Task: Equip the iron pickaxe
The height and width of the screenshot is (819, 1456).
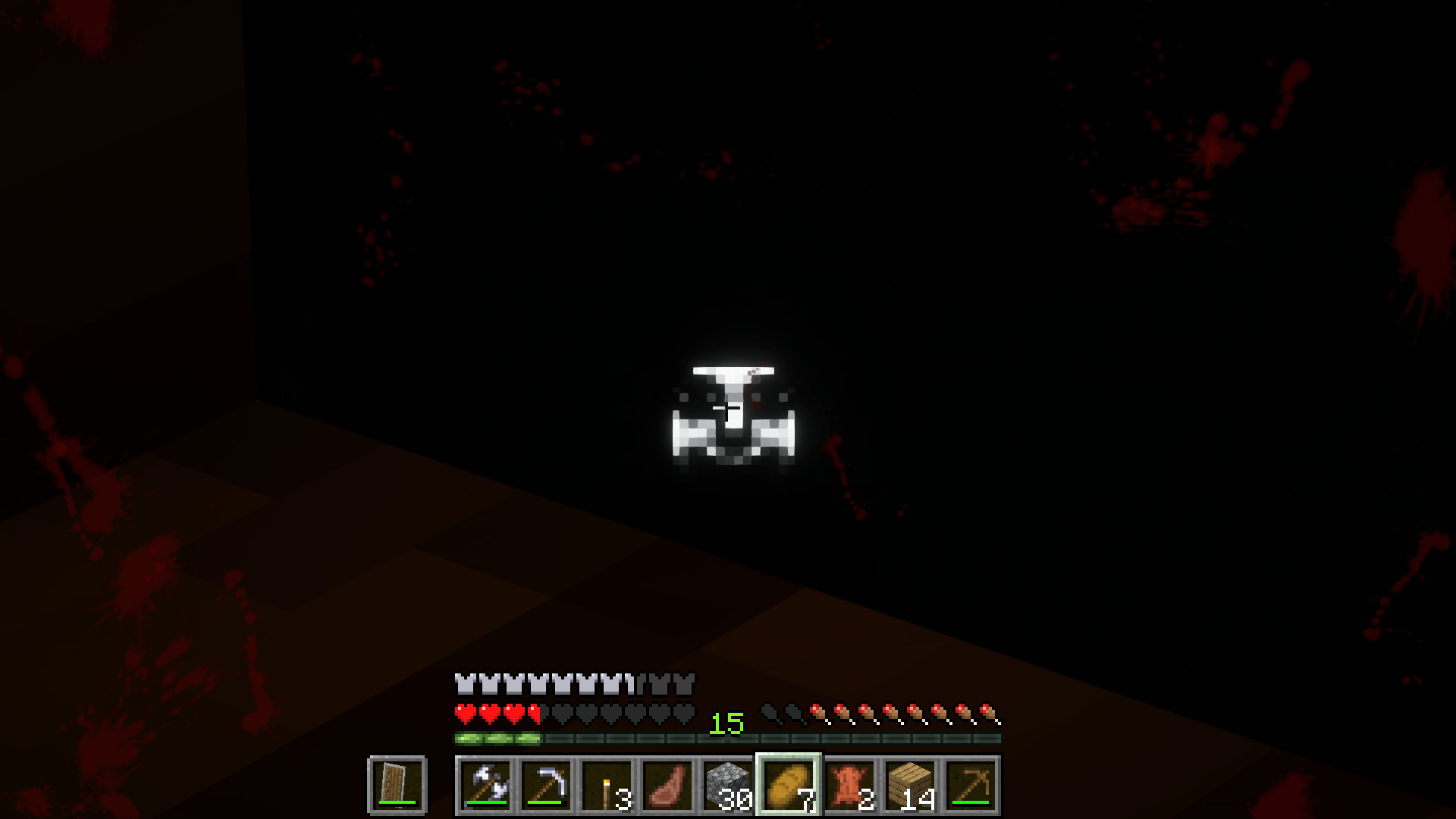Action: [548, 785]
